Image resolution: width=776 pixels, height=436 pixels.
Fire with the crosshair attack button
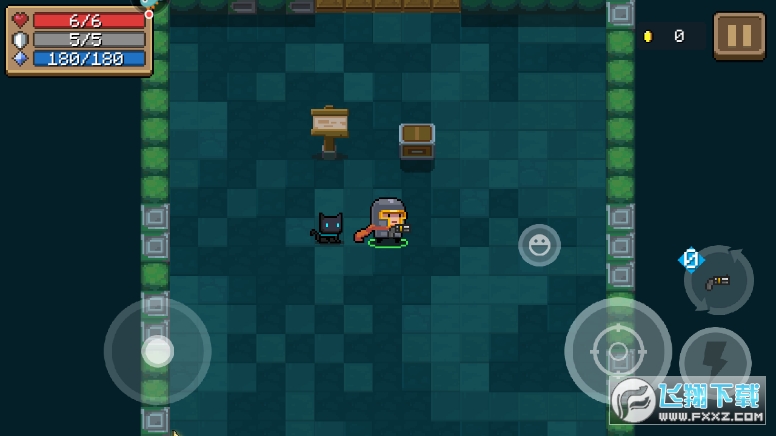(x=617, y=350)
